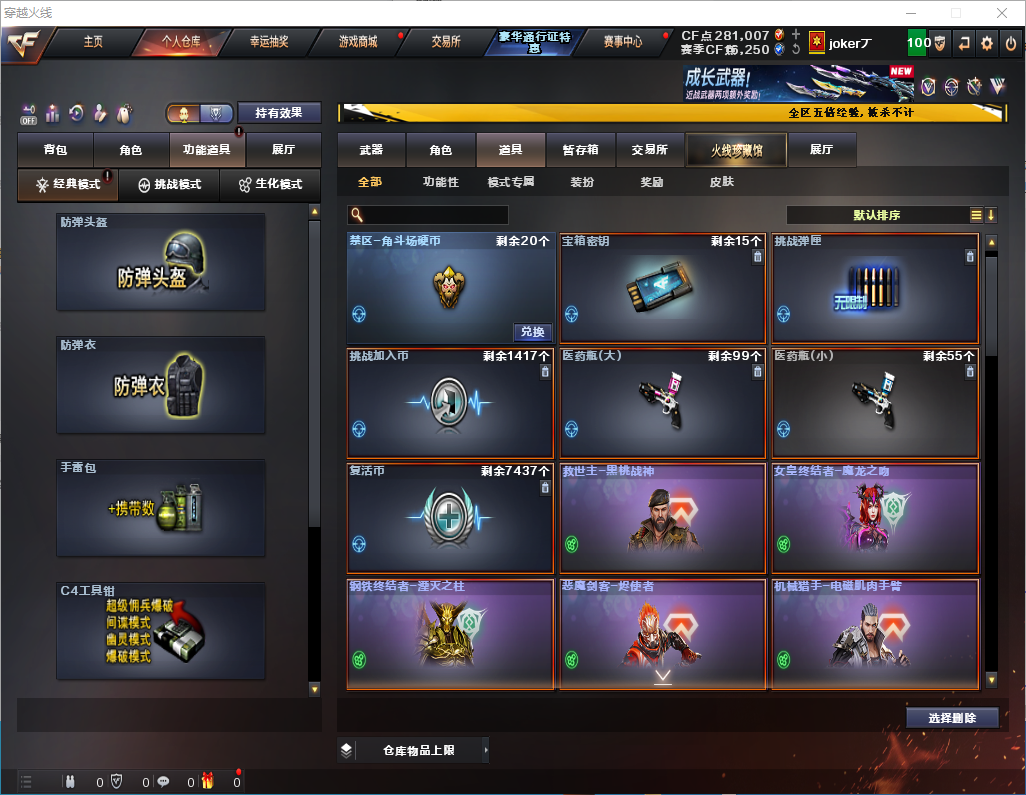The image size is (1026, 795).
Task: Show the 武器 weapons warehouse tab
Action: pos(371,150)
